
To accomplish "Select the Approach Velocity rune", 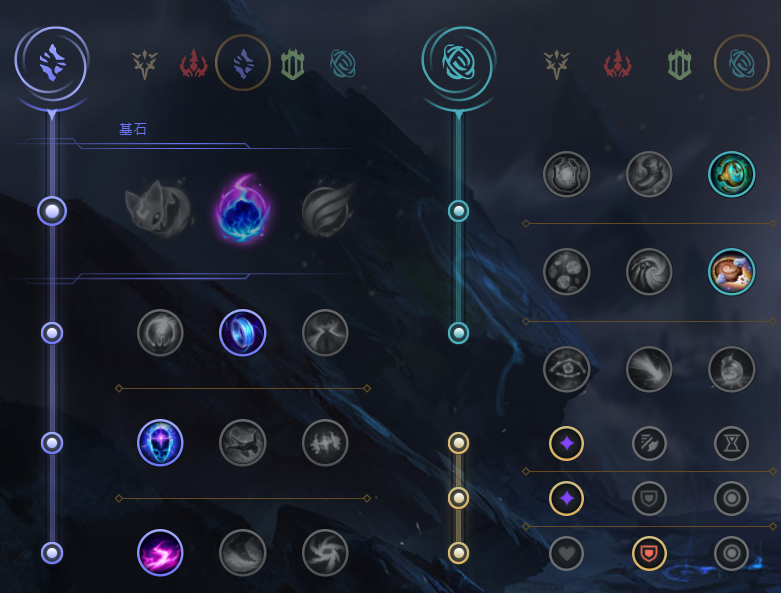I will coord(649,370).
